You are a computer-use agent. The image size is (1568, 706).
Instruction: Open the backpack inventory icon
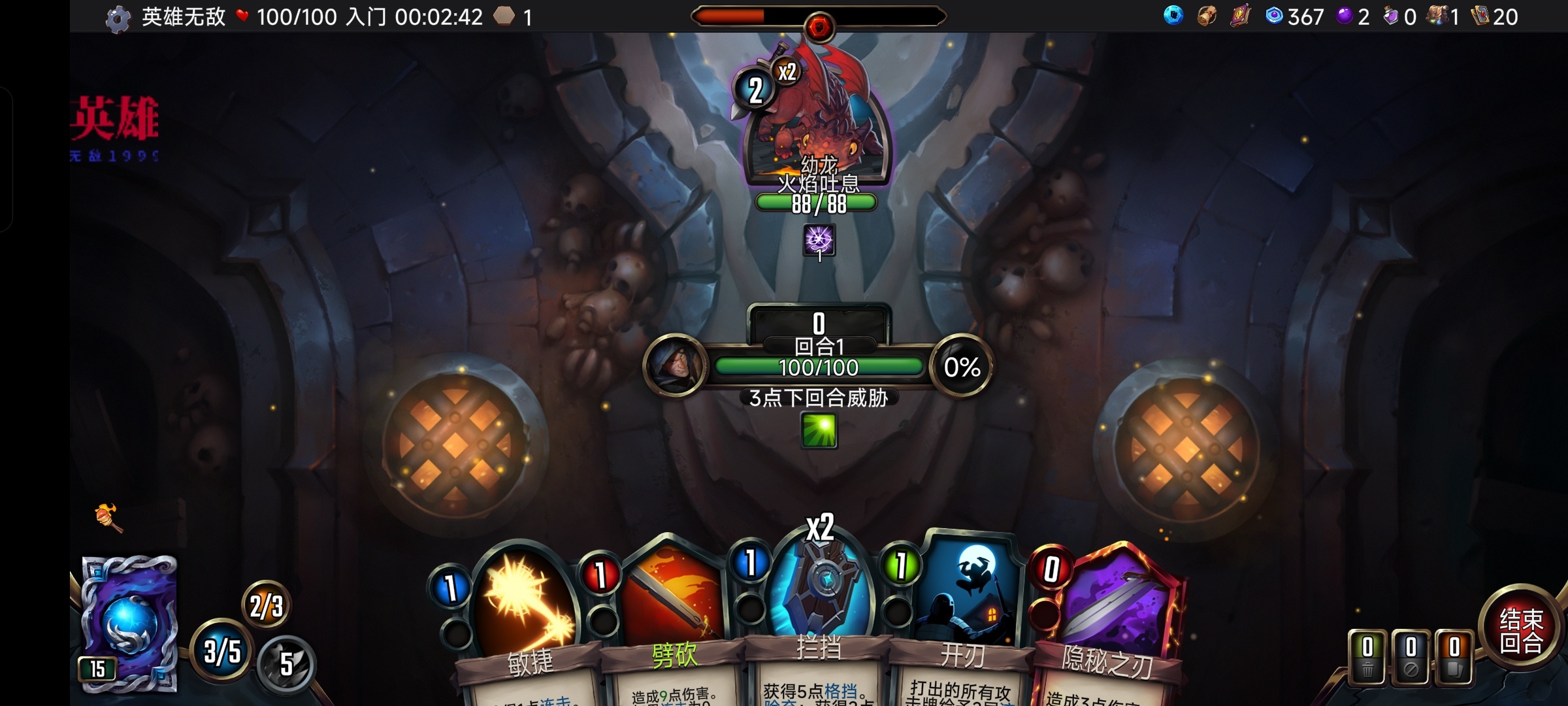pos(1437,16)
